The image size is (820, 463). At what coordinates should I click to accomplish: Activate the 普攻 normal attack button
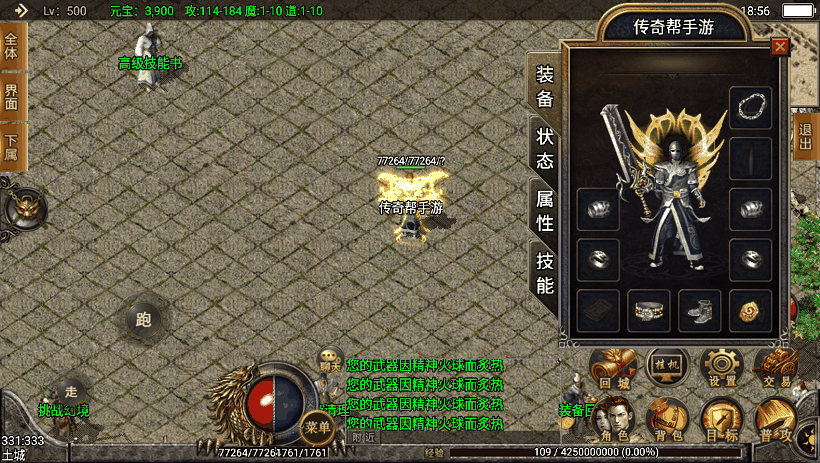click(776, 420)
